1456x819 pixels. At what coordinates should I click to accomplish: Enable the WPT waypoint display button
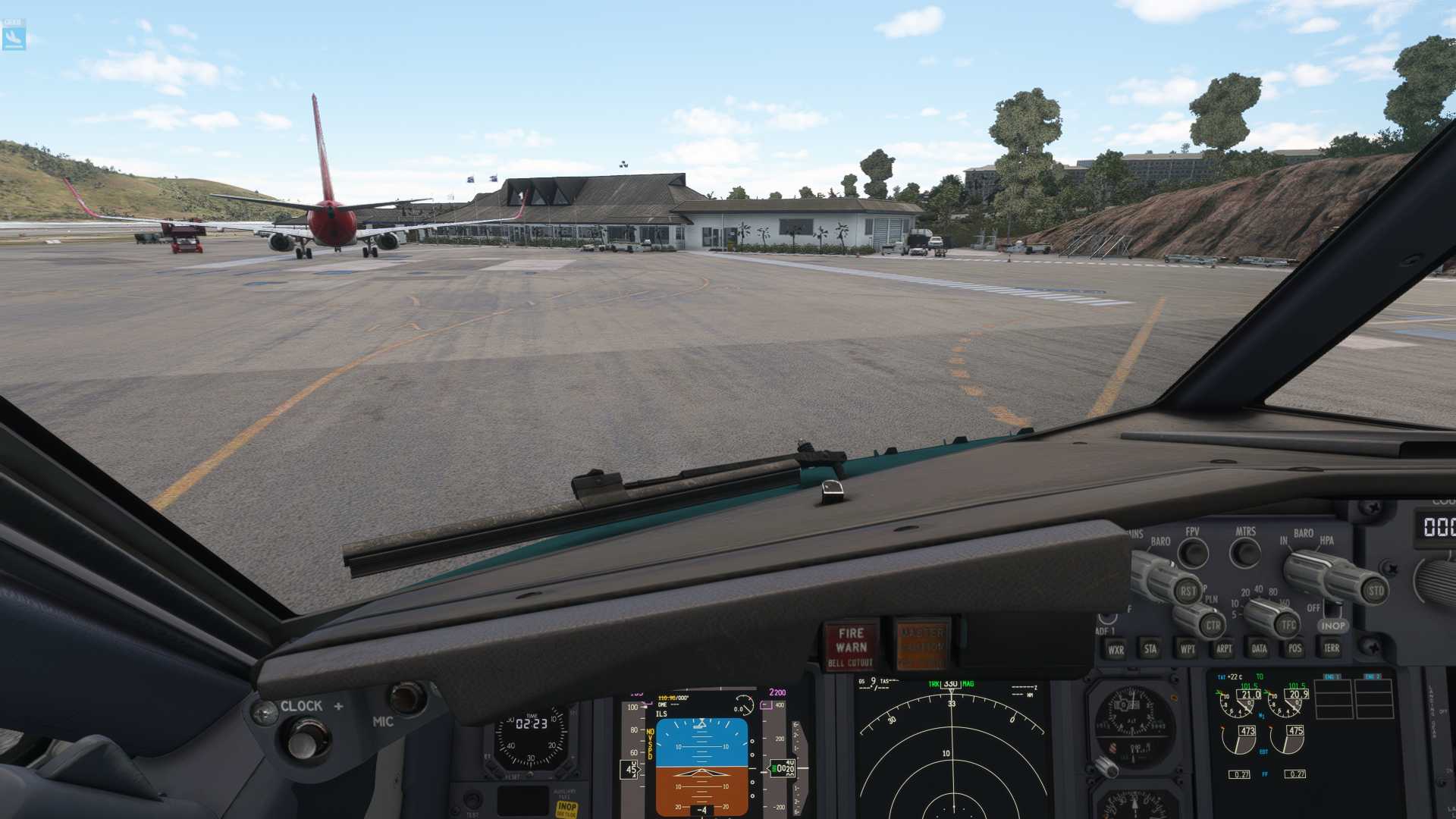pos(1188,648)
